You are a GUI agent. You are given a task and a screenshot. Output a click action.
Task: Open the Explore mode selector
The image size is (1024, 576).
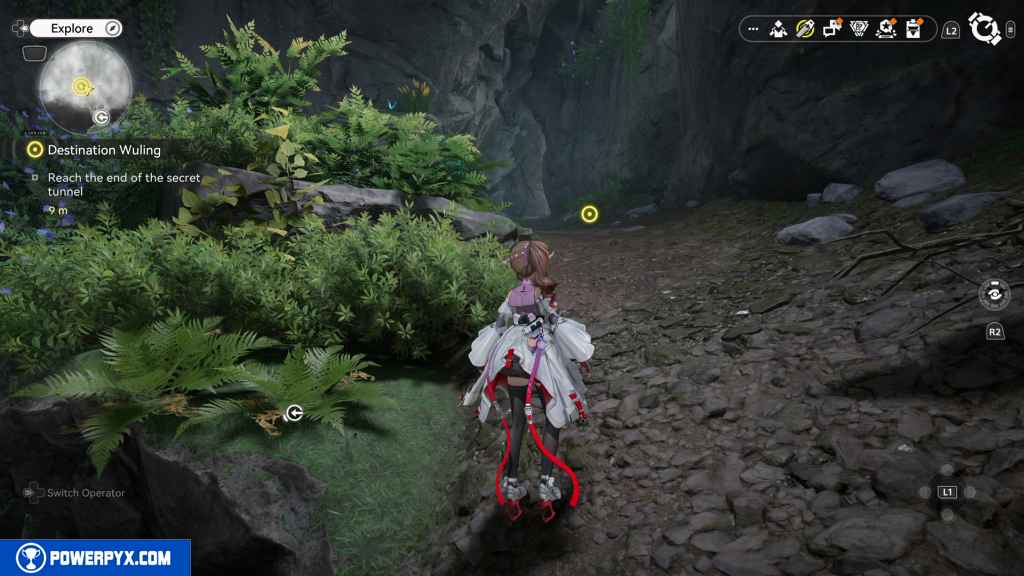75,29
